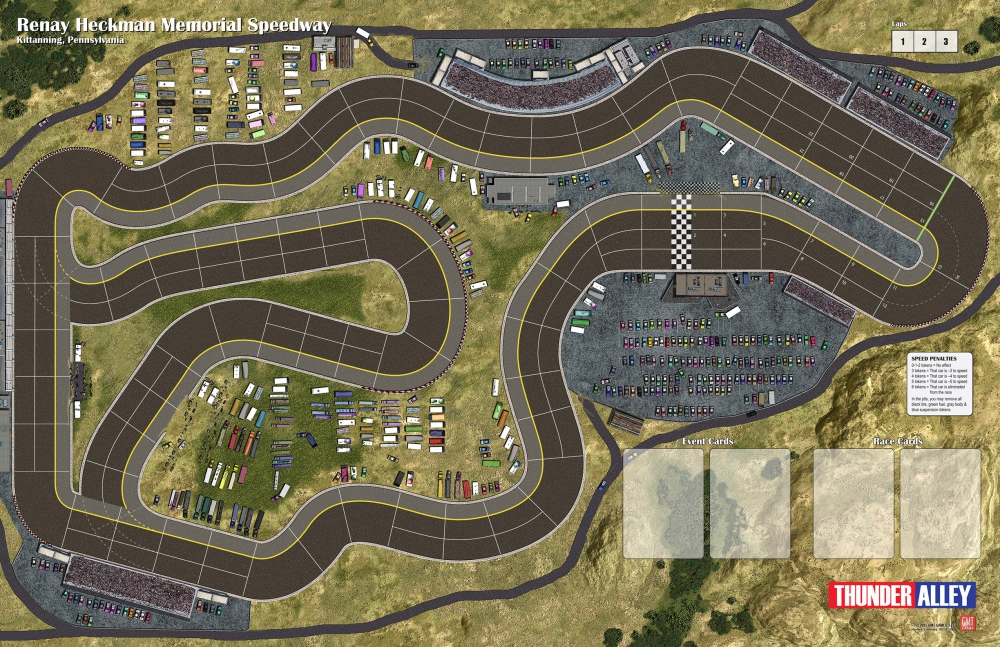Select the Laps box numbered 1
Image resolution: width=1000 pixels, height=647 pixels.
tap(901, 41)
